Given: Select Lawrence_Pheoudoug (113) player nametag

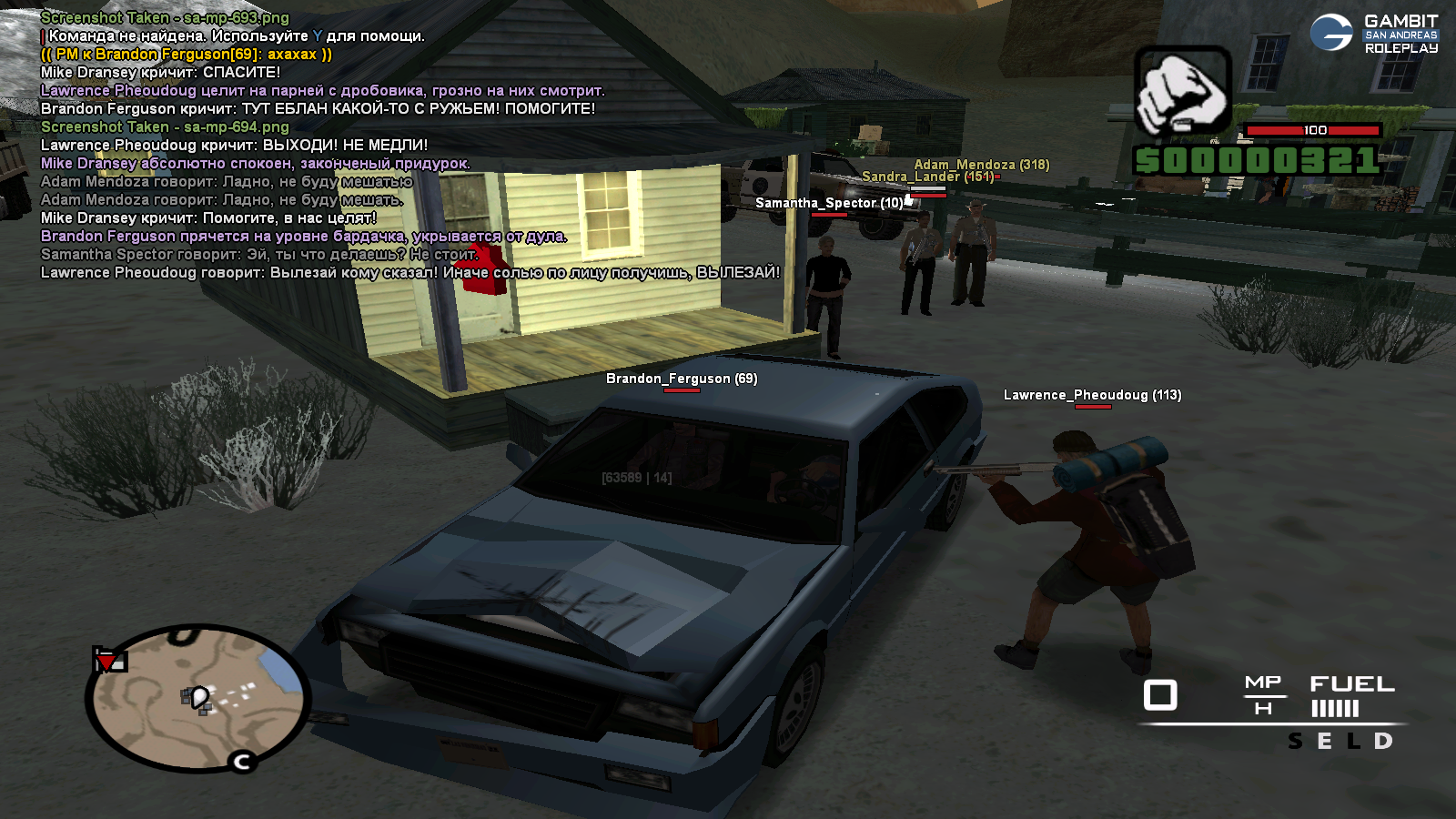Looking at the screenshot, I should point(1092,395).
